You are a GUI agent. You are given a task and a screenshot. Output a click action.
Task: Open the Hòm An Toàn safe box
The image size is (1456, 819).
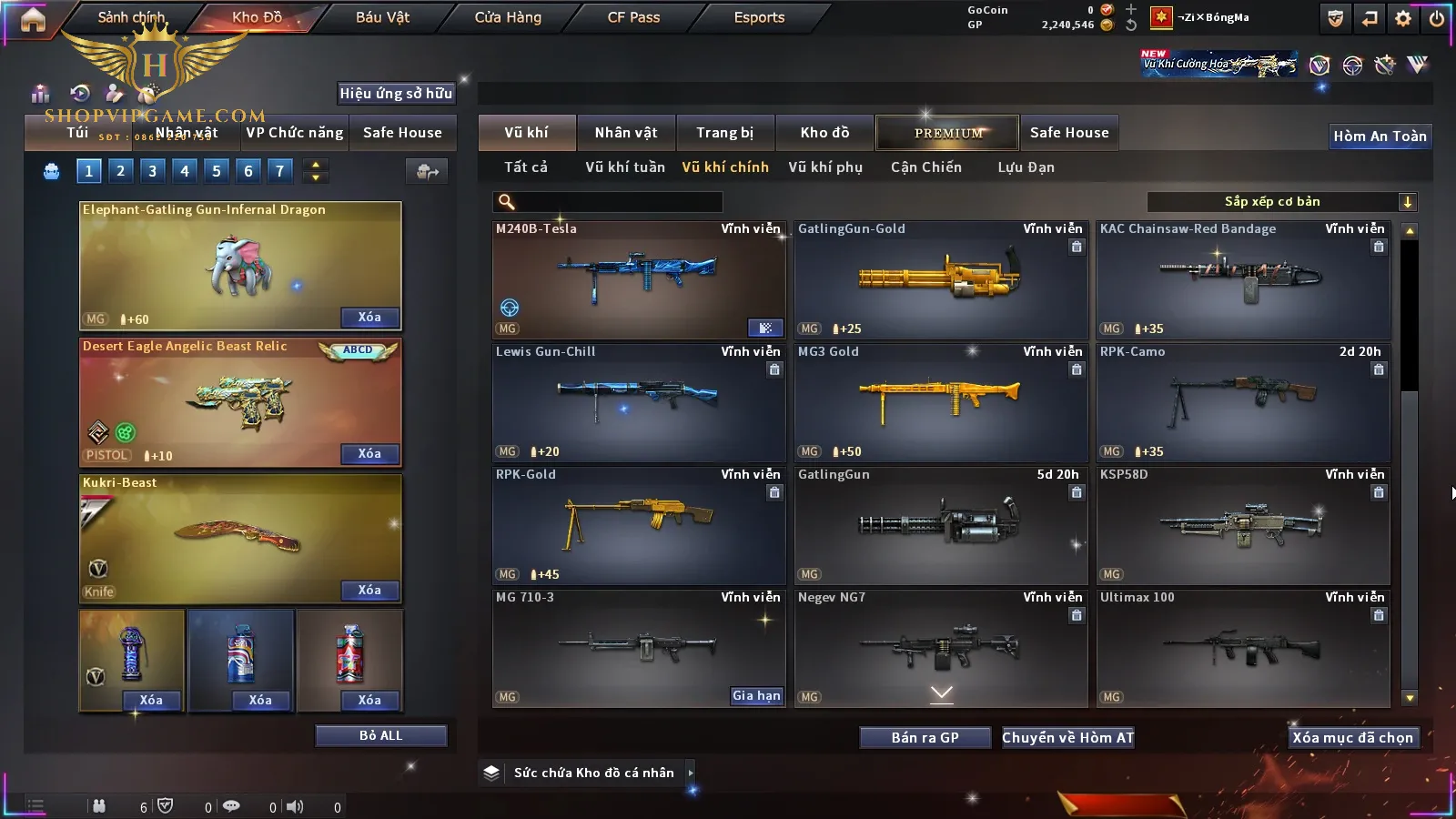1380,136
